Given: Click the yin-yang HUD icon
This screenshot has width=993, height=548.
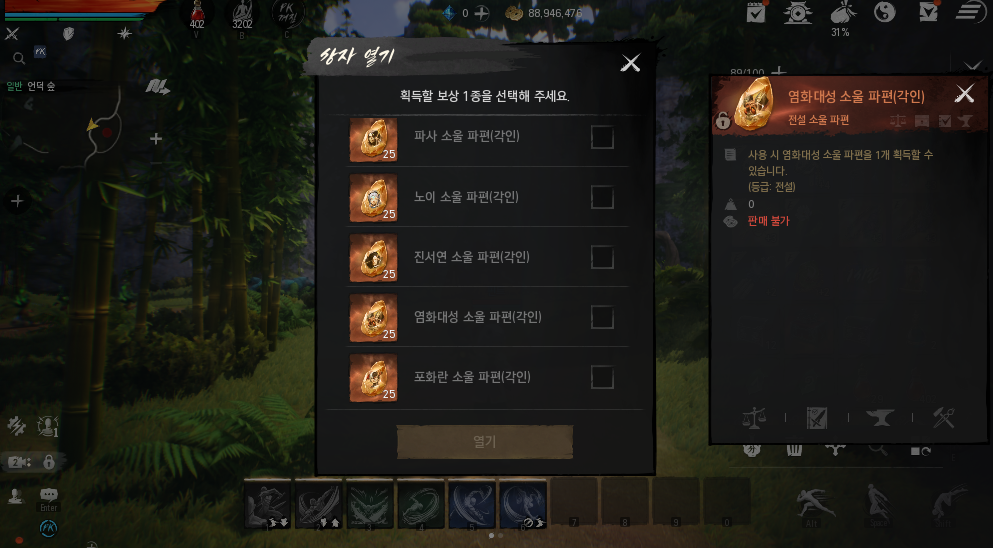Looking at the screenshot, I should click(884, 12).
